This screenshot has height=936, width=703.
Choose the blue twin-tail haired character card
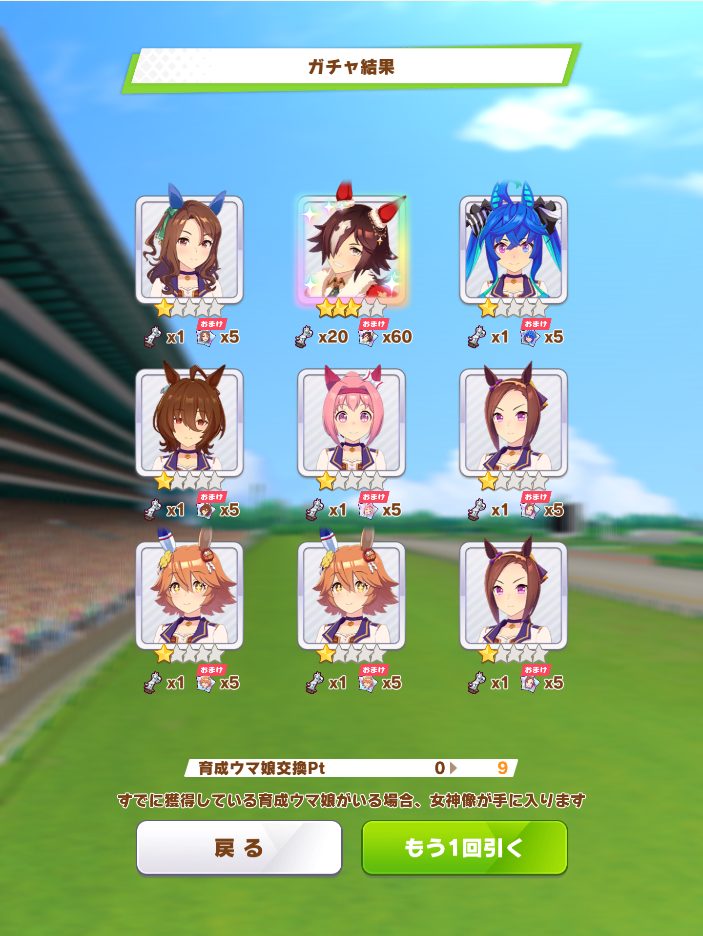click(513, 249)
